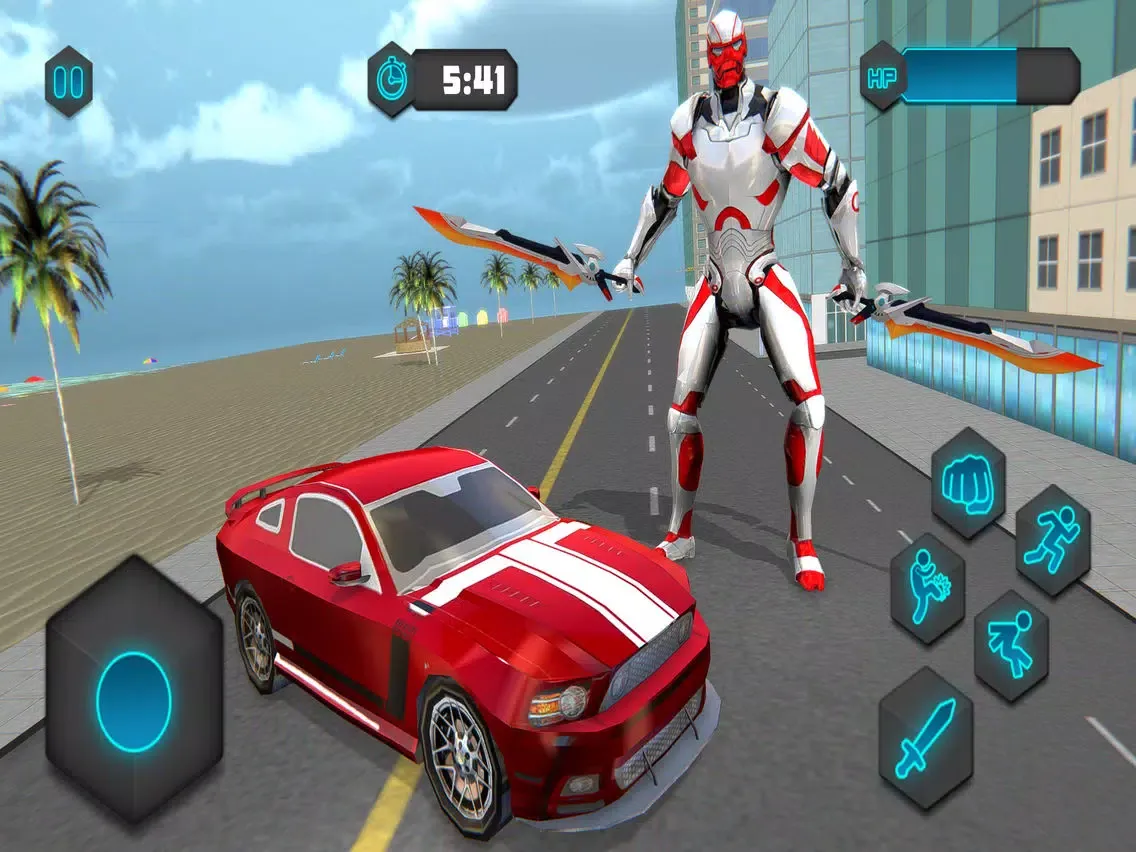Image resolution: width=1136 pixels, height=852 pixels.
Task: Select the sword attack button
Action: (925, 738)
